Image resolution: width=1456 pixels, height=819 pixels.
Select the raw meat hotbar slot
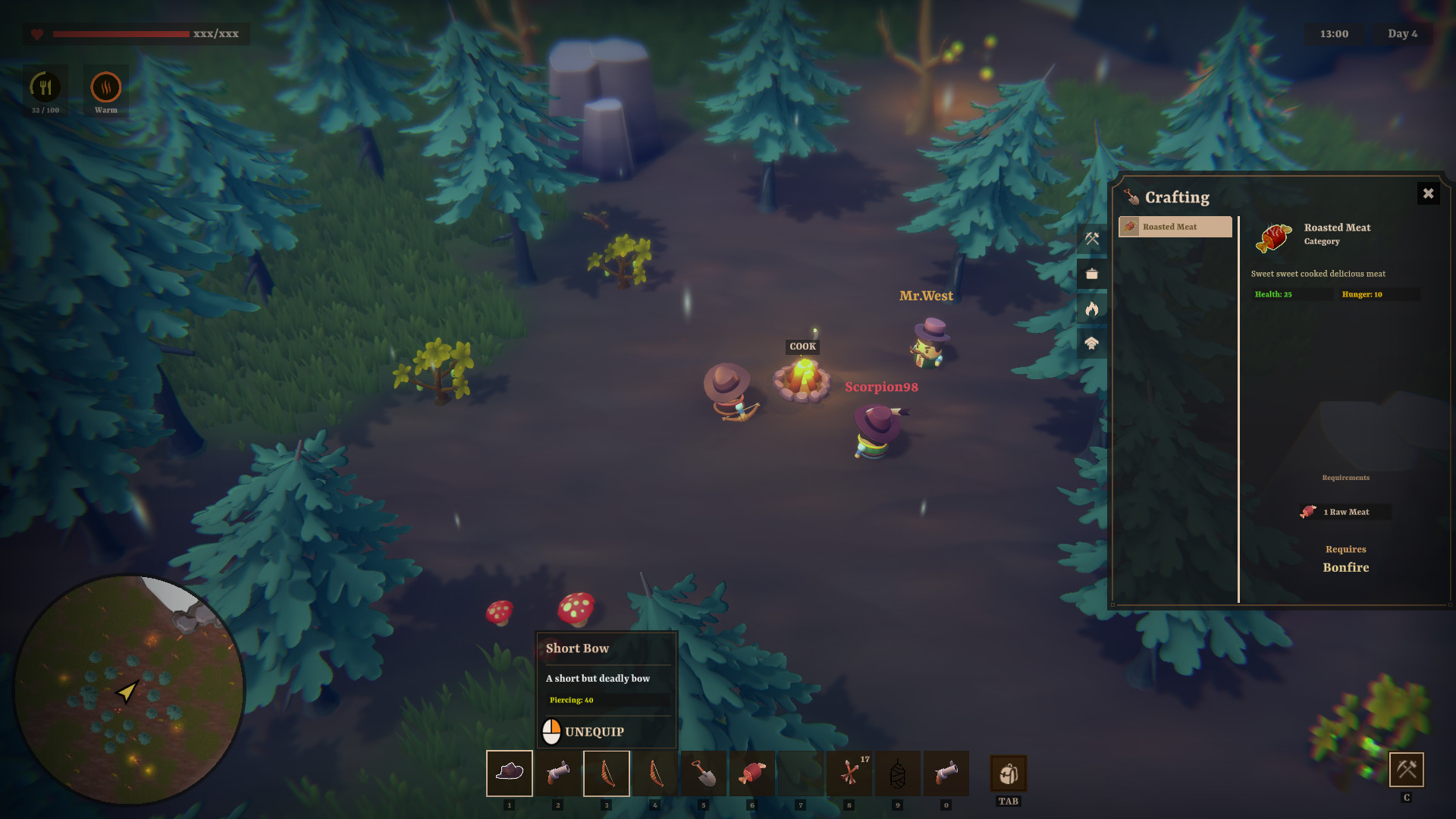(x=752, y=773)
